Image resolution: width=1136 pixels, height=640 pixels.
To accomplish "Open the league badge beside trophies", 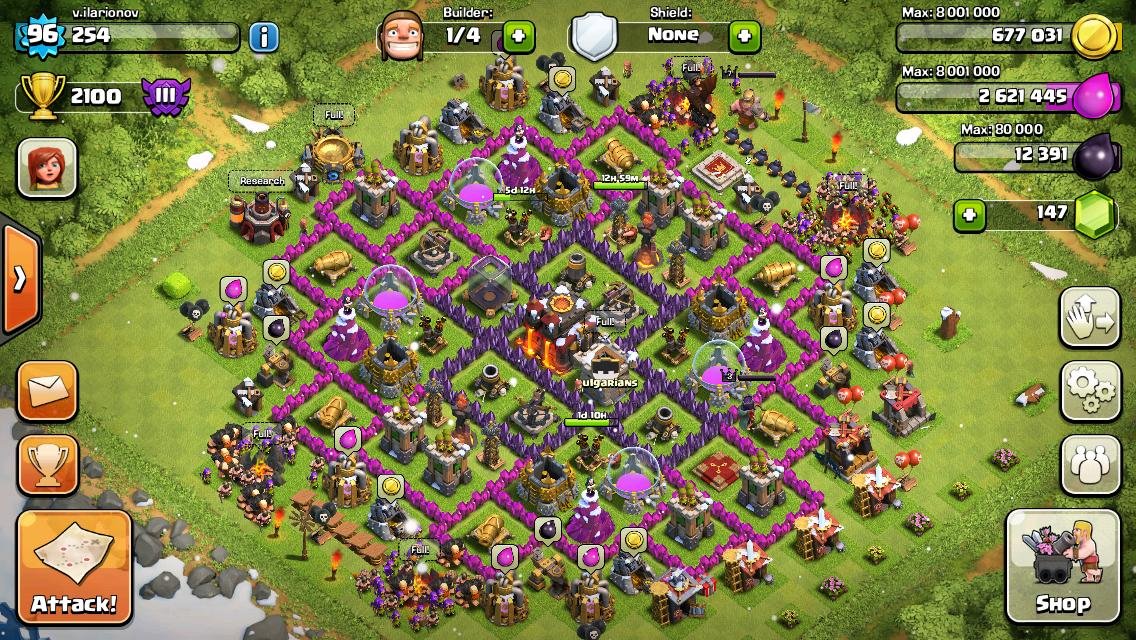I will (162, 97).
